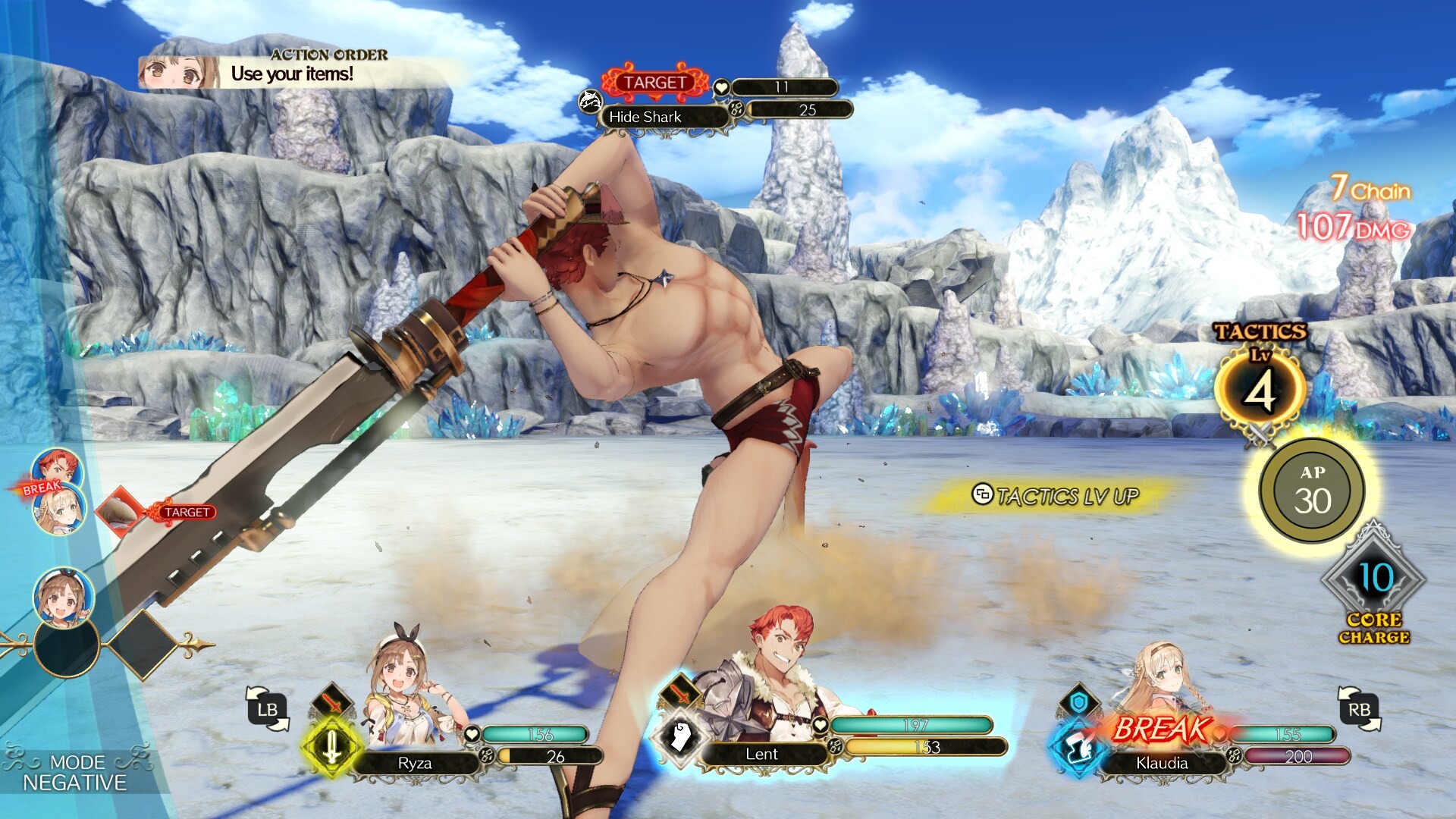Click the red TARGET label above Hide Shark
1456x819 pixels.
click(x=655, y=82)
